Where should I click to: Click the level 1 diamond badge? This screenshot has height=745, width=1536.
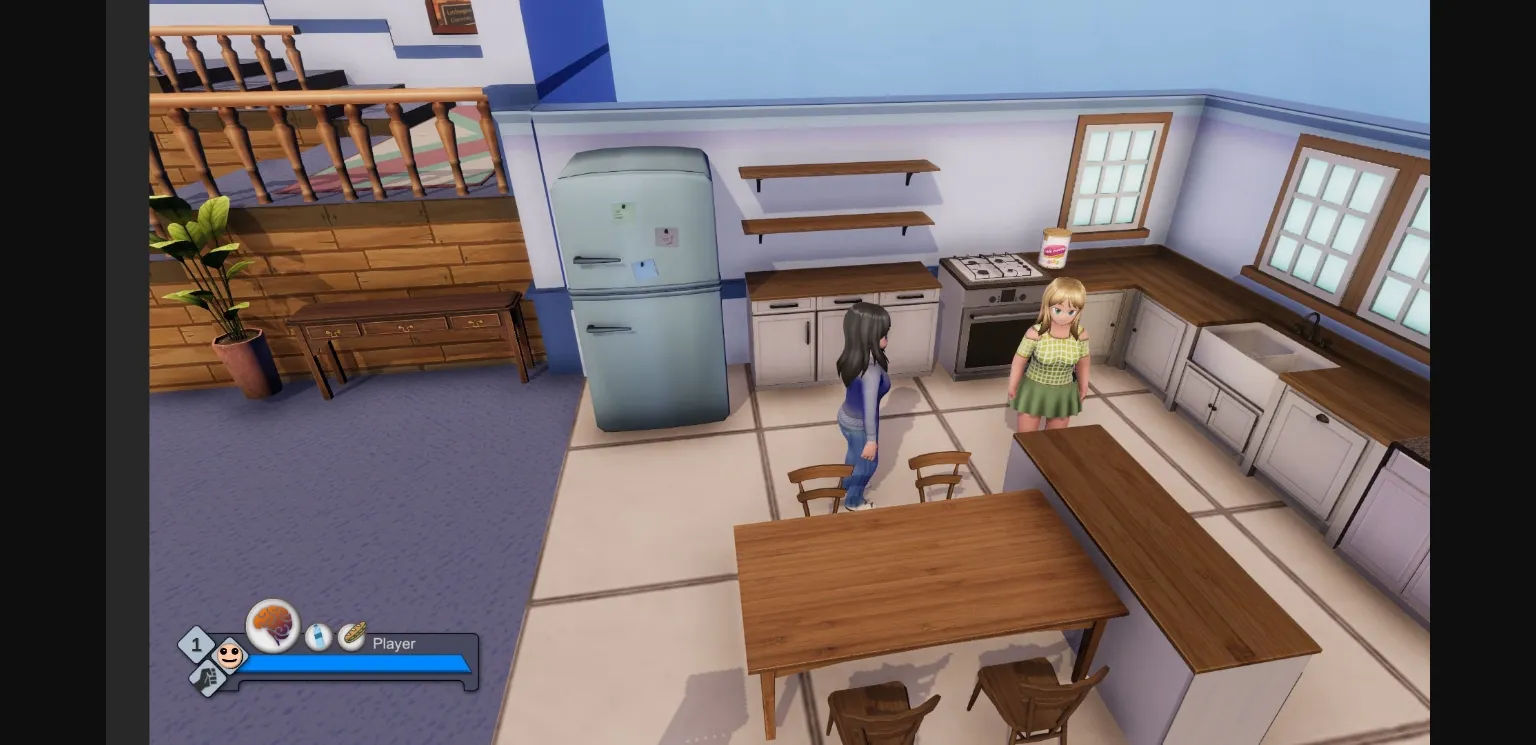point(197,644)
